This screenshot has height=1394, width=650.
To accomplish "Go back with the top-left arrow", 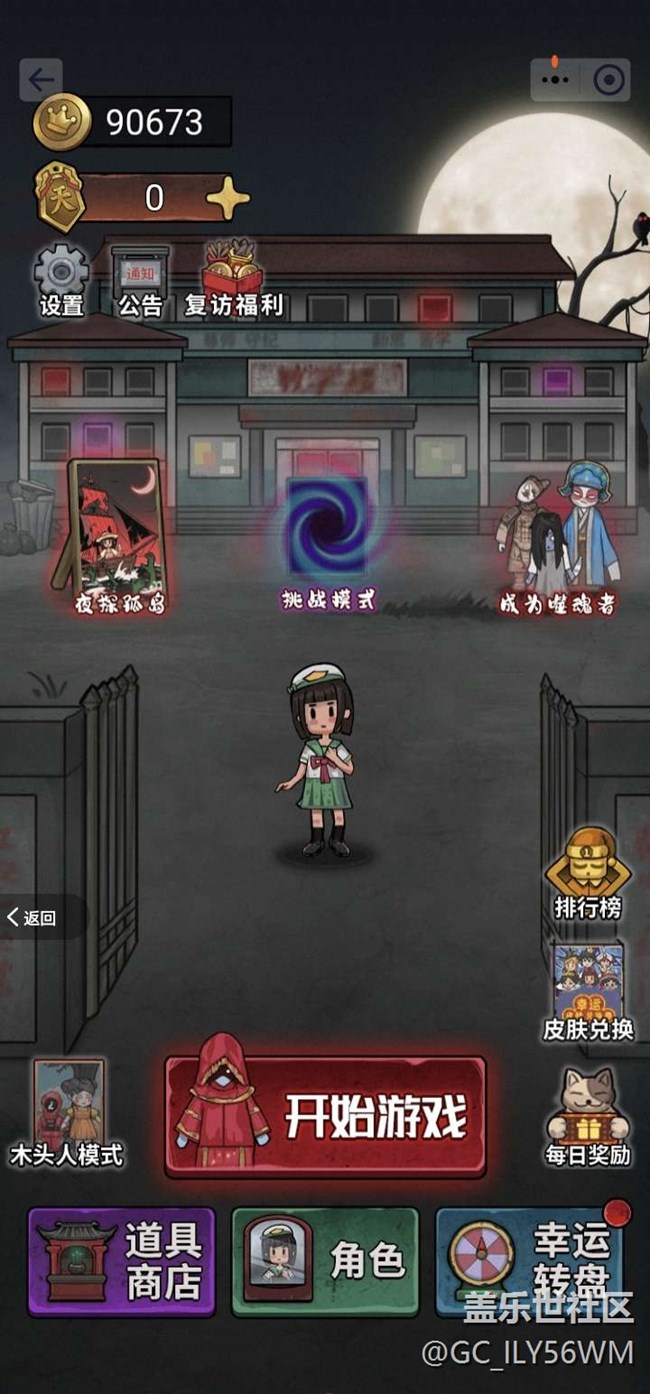I will click(x=41, y=79).
